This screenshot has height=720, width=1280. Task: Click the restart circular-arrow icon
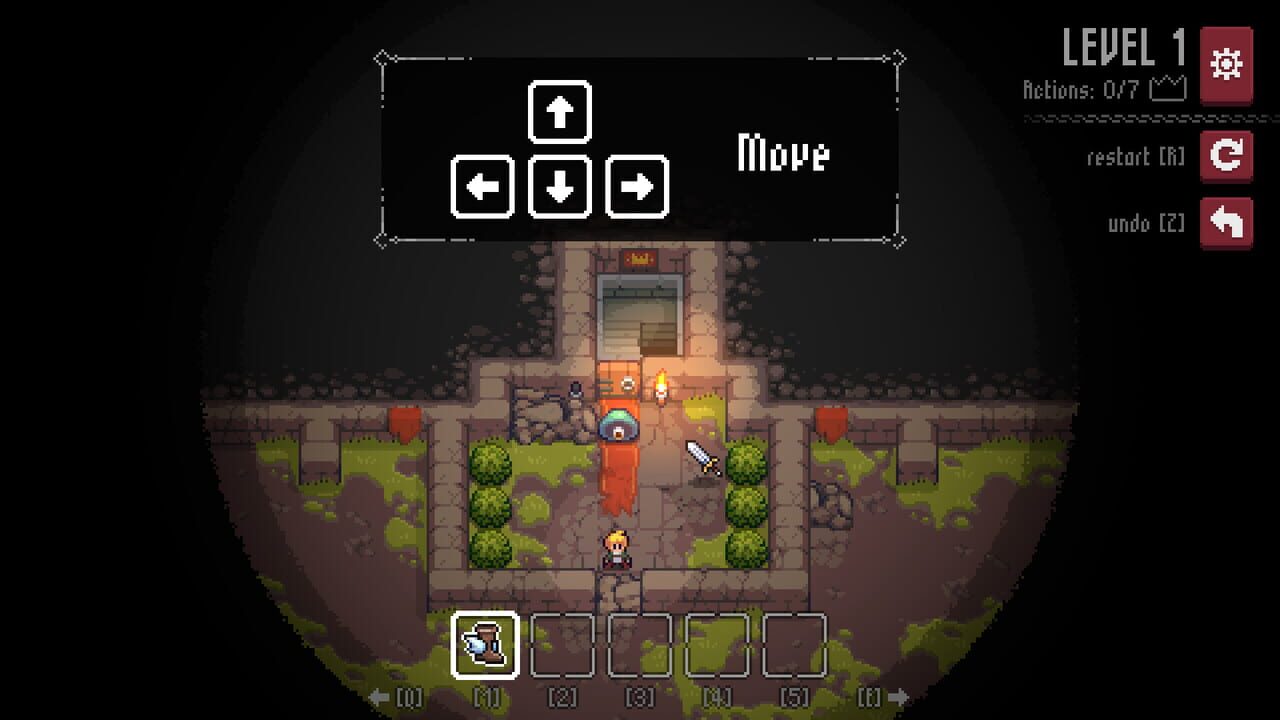(x=1228, y=157)
